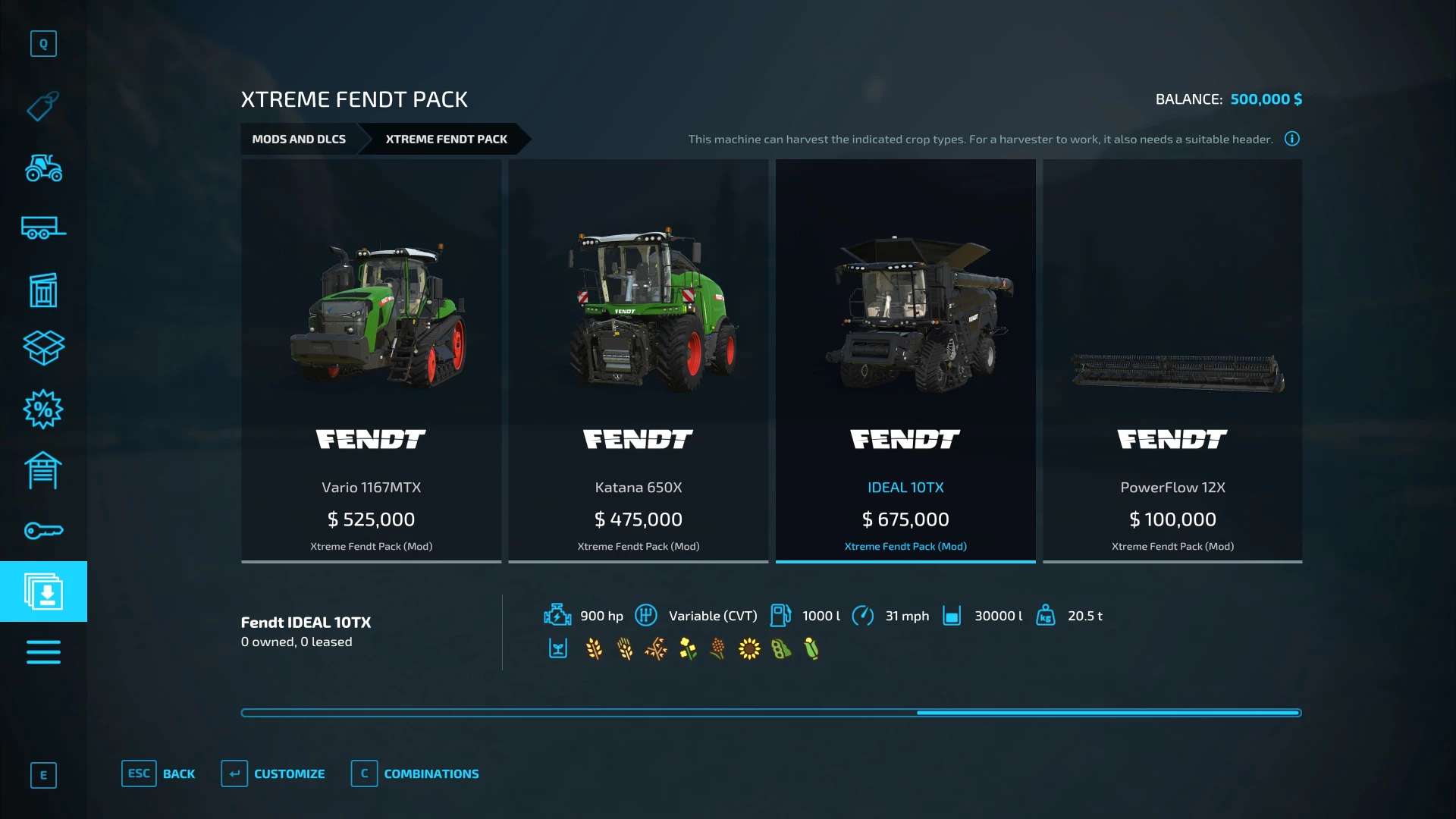The height and width of the screenshot is (819, 1456).
Task: Open the container objects category
Action: tap(43, 290)
